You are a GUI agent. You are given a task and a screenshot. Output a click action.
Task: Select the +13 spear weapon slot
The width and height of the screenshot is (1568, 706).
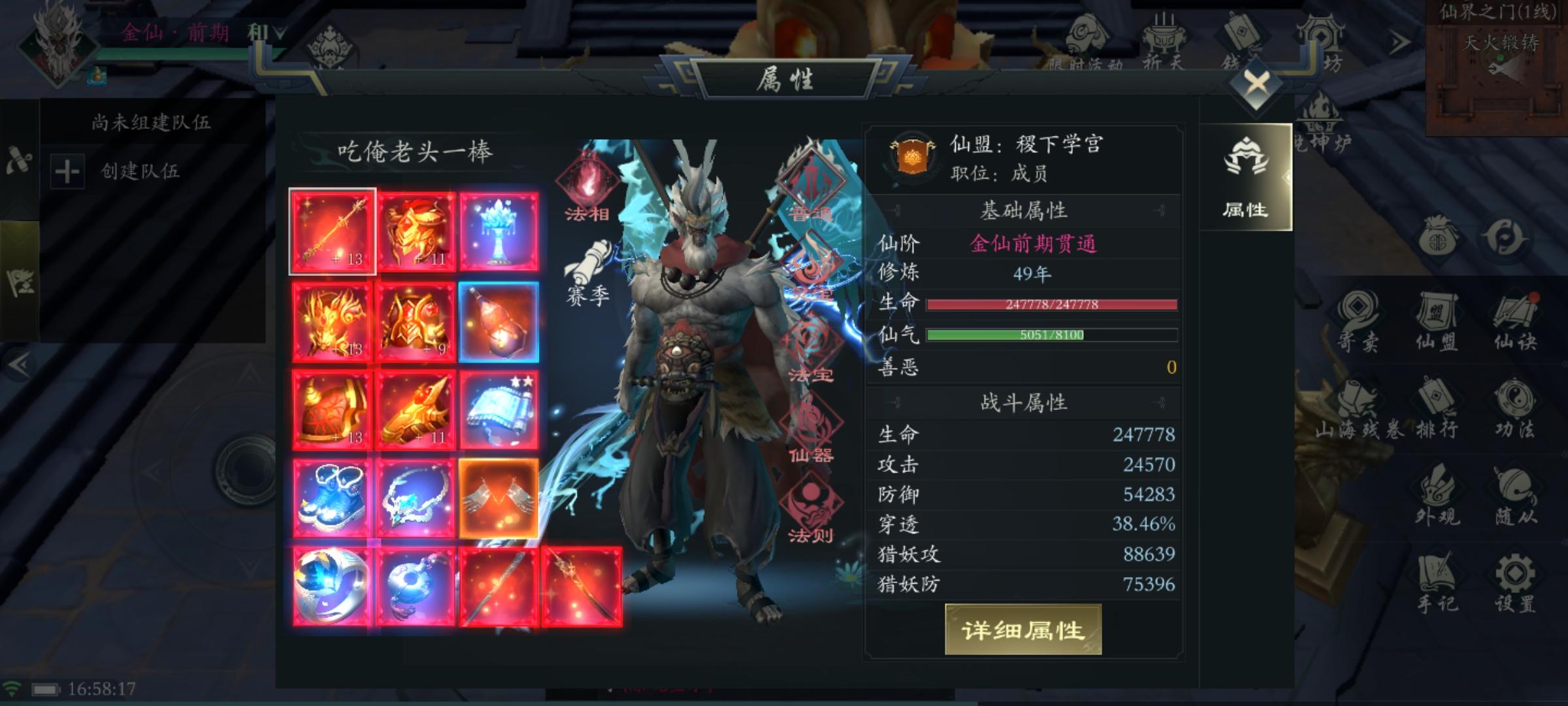point(333,230)
